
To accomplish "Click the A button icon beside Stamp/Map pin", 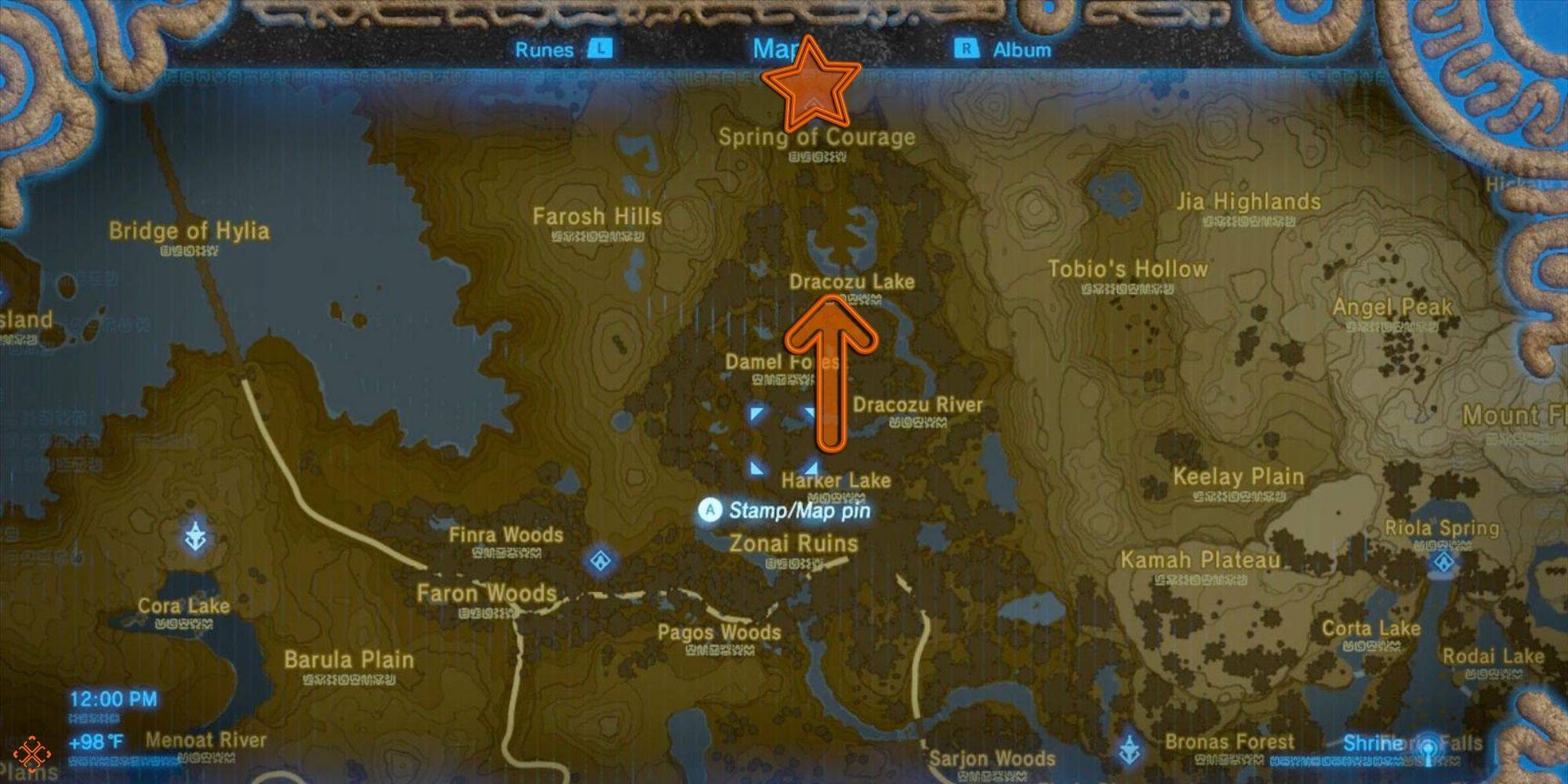I will click(710, 510).
